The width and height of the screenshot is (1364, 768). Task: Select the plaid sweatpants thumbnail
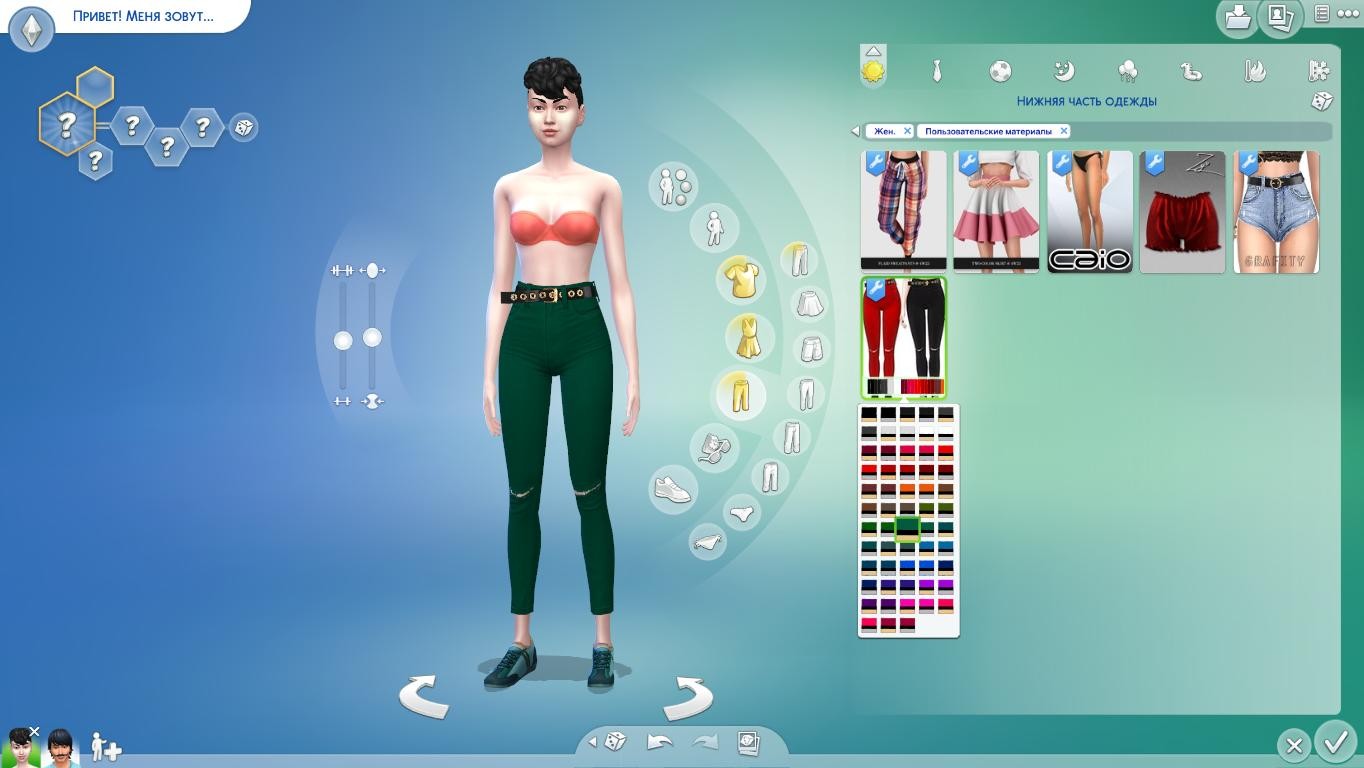pos(903,212)
